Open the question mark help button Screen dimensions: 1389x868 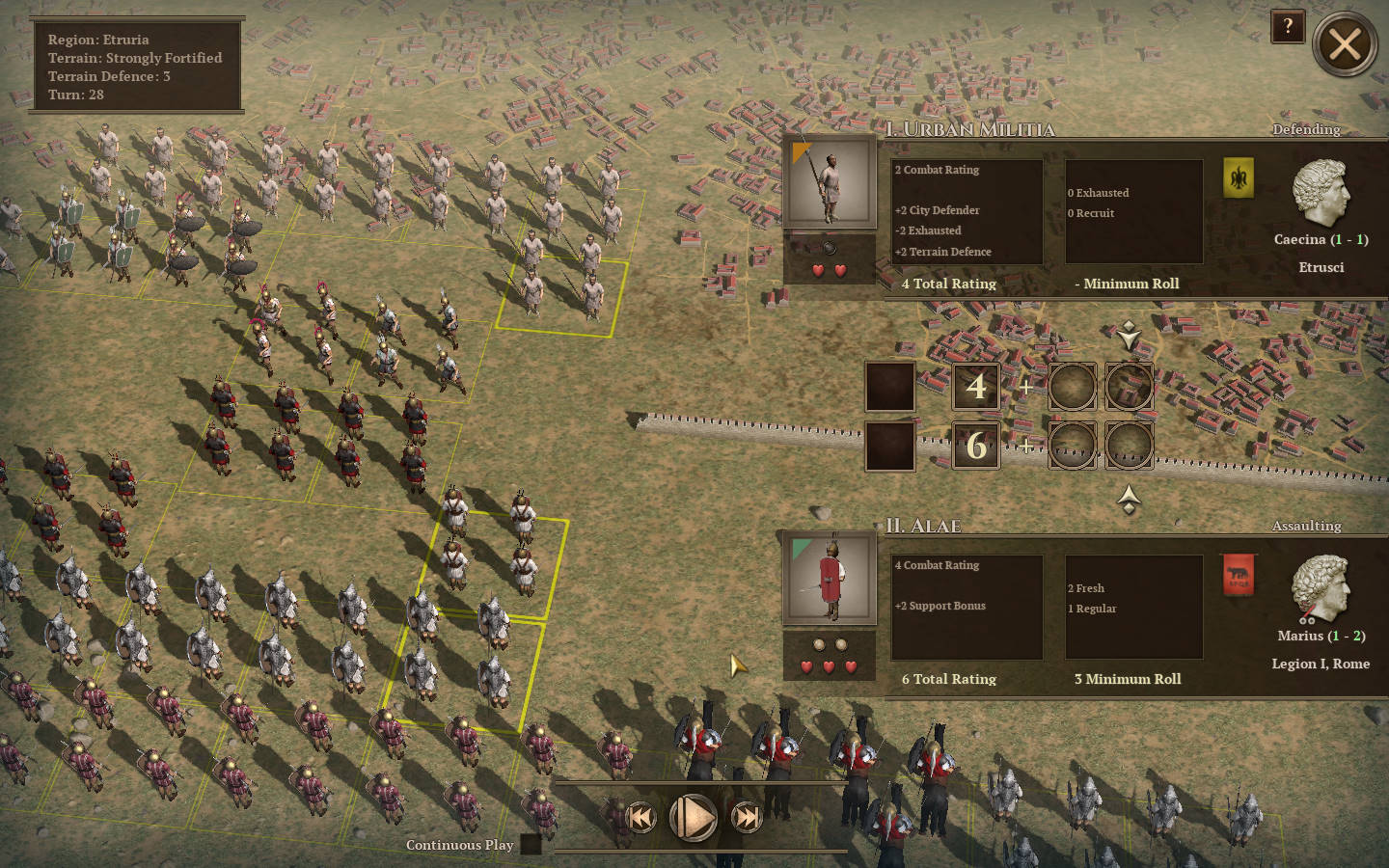click(1288, 27)
